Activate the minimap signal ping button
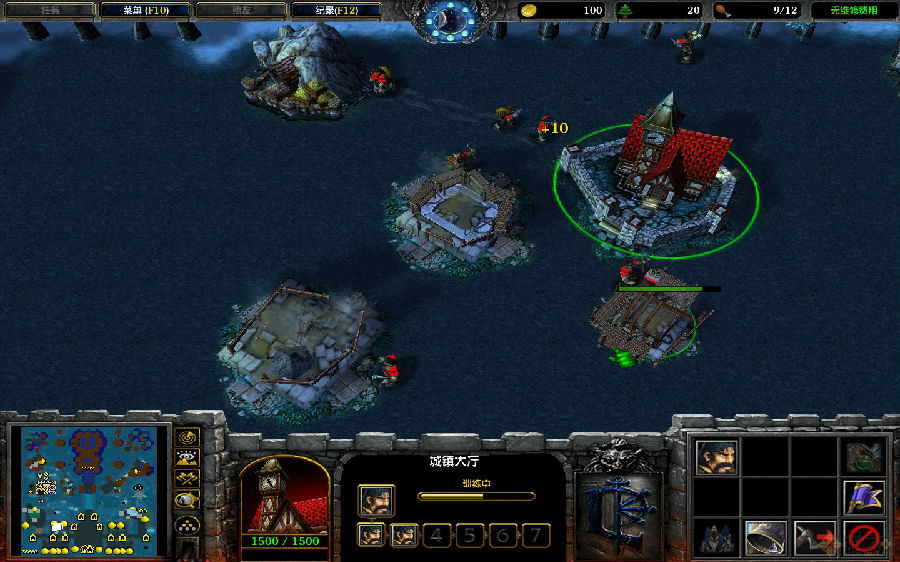 pos(186,437)
